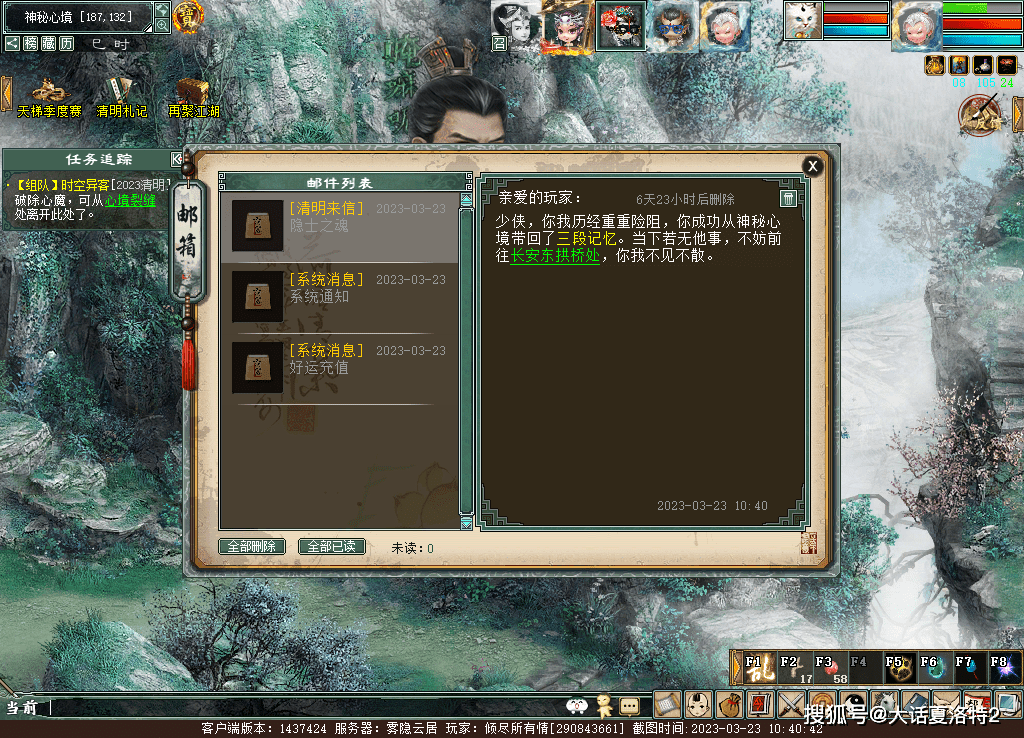1024x738 pixels.
Task: Click the flaming 寶 treasure icon
Action: (x=187, y=16)
